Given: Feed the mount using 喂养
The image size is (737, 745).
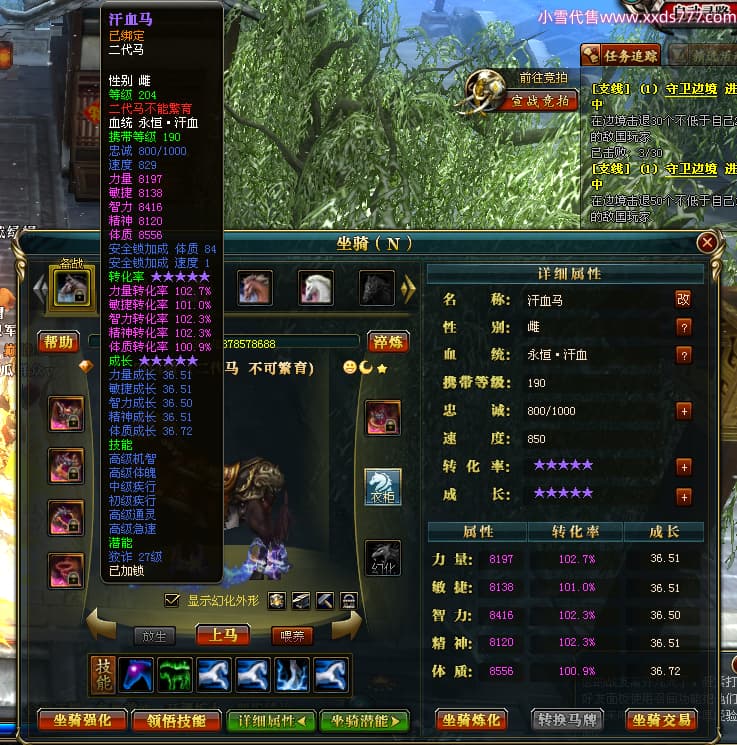Looking at the screenshot, I should (292, 635).
